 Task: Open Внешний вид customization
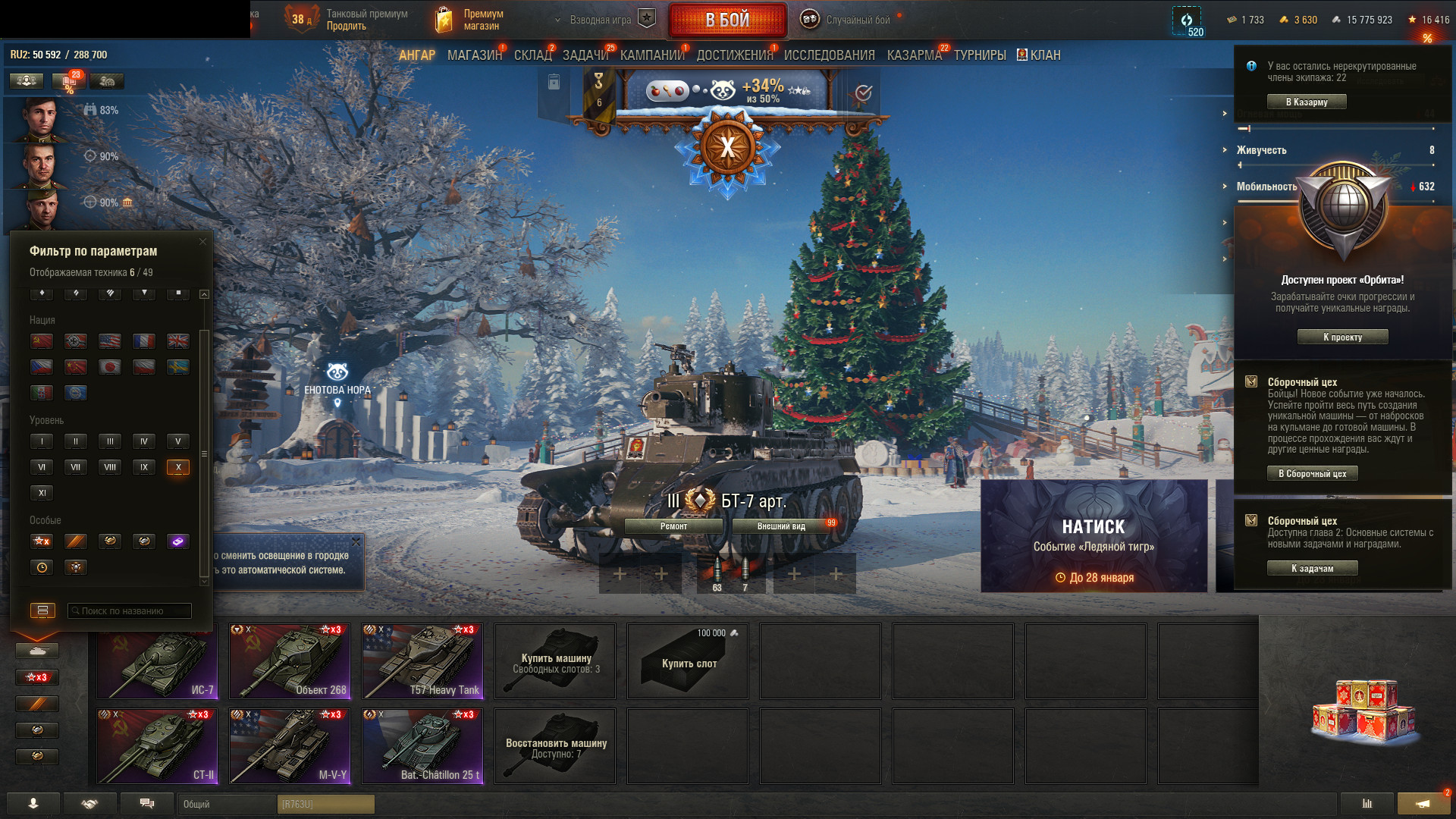click(x=781, y=526)
